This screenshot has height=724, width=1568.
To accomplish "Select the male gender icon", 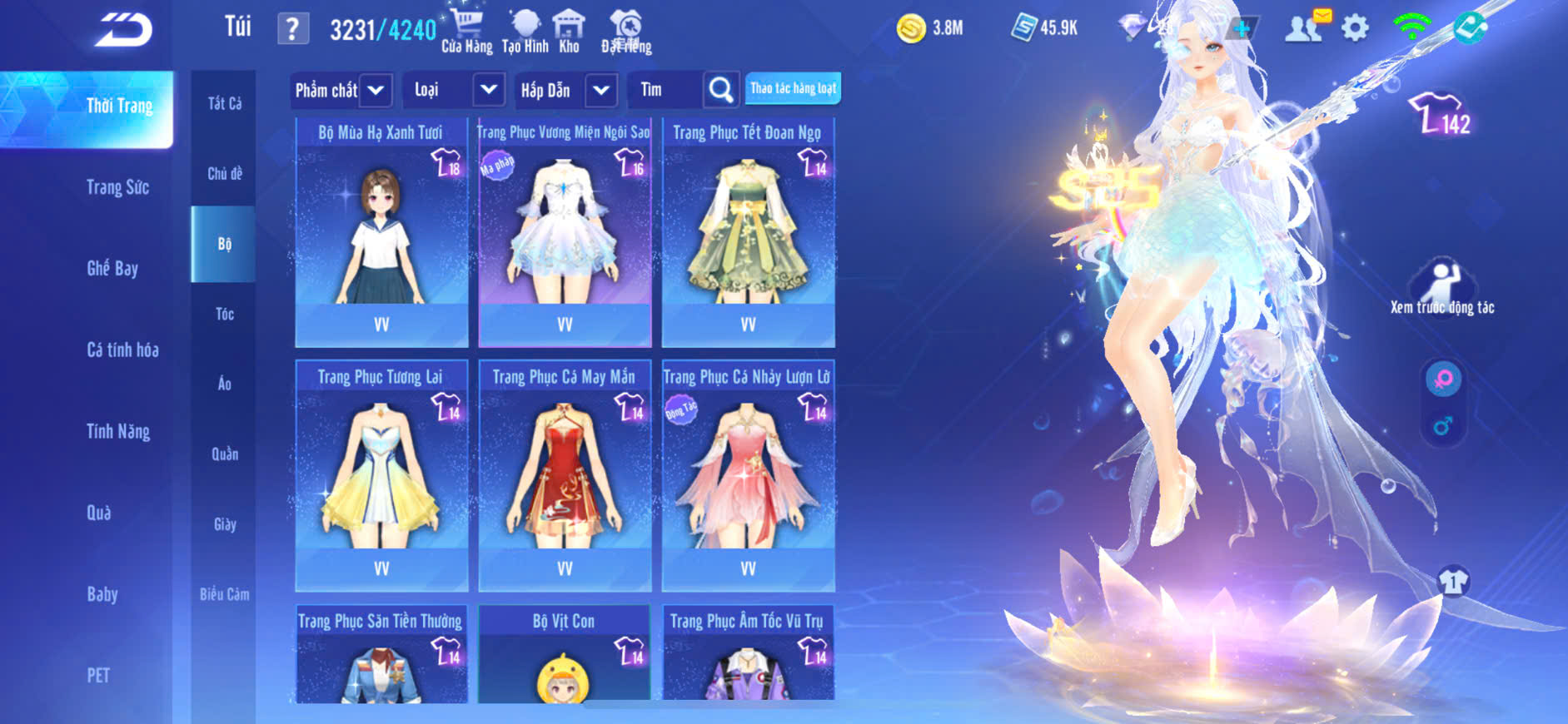I will (x=1443, y=426).
